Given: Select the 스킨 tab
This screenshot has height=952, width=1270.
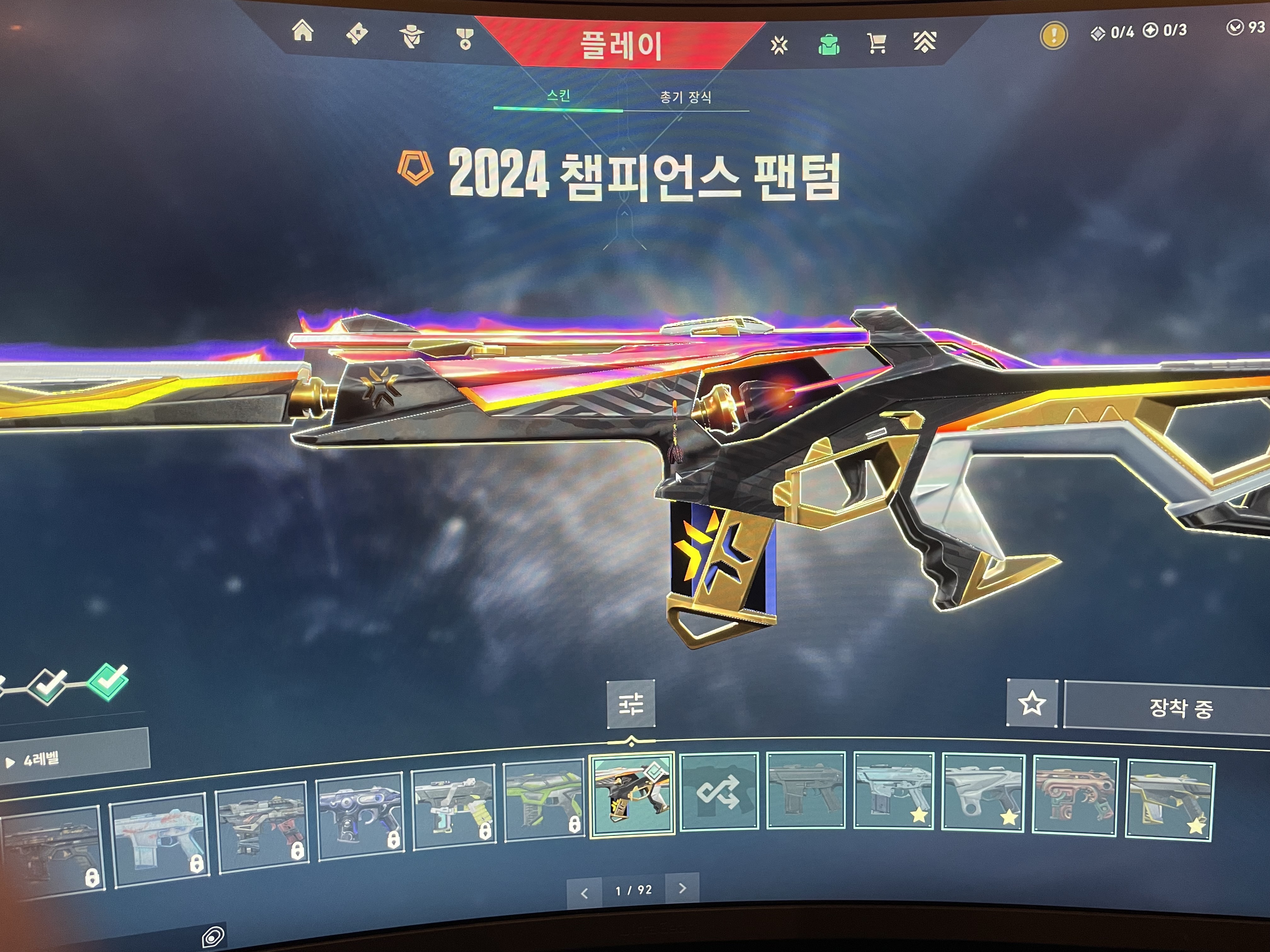Looking at the screenshot, I should tap(558, 95).
